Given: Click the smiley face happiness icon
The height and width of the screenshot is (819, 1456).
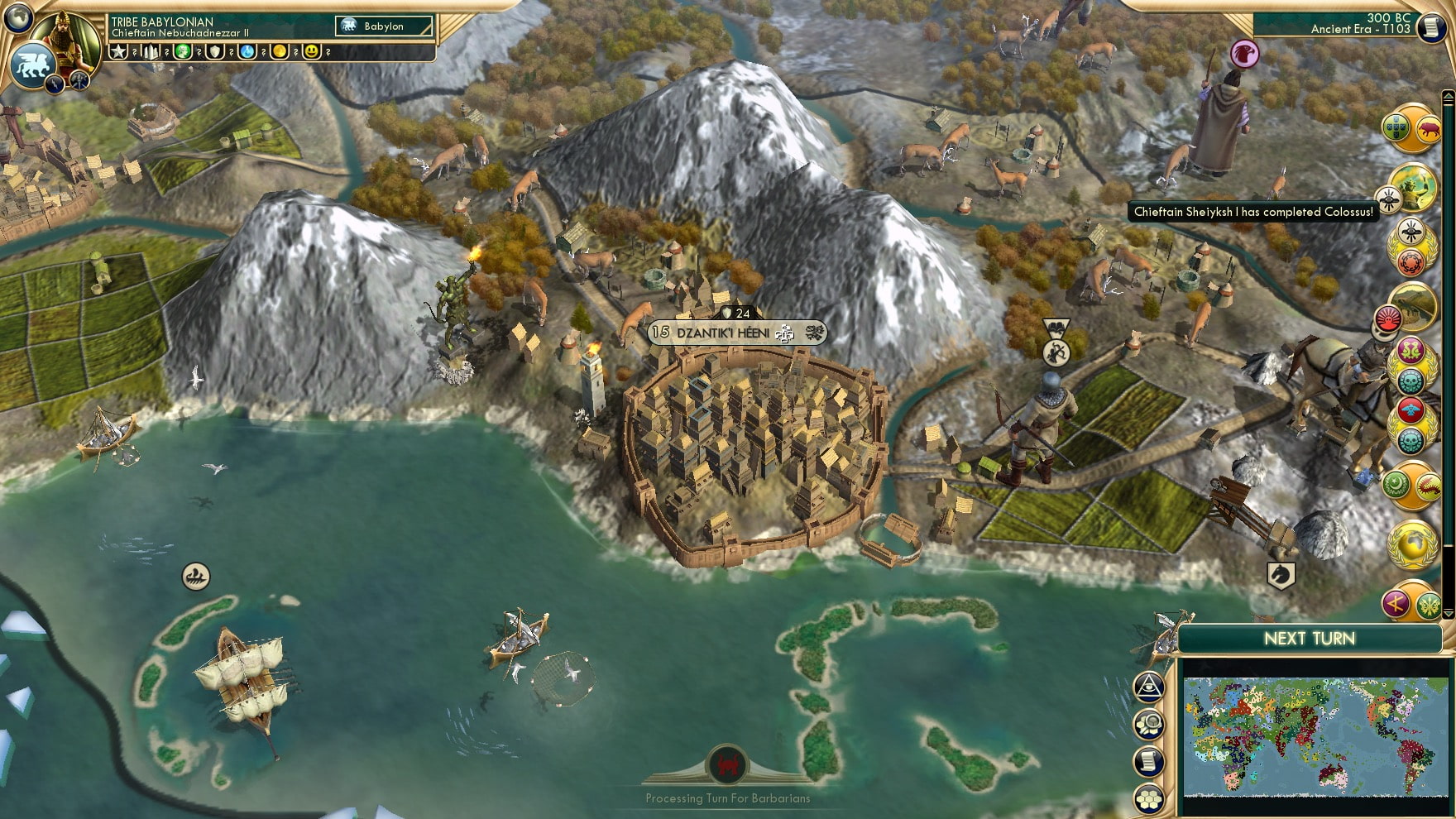Looking at the screenshot, I should (x=311, y=52).
